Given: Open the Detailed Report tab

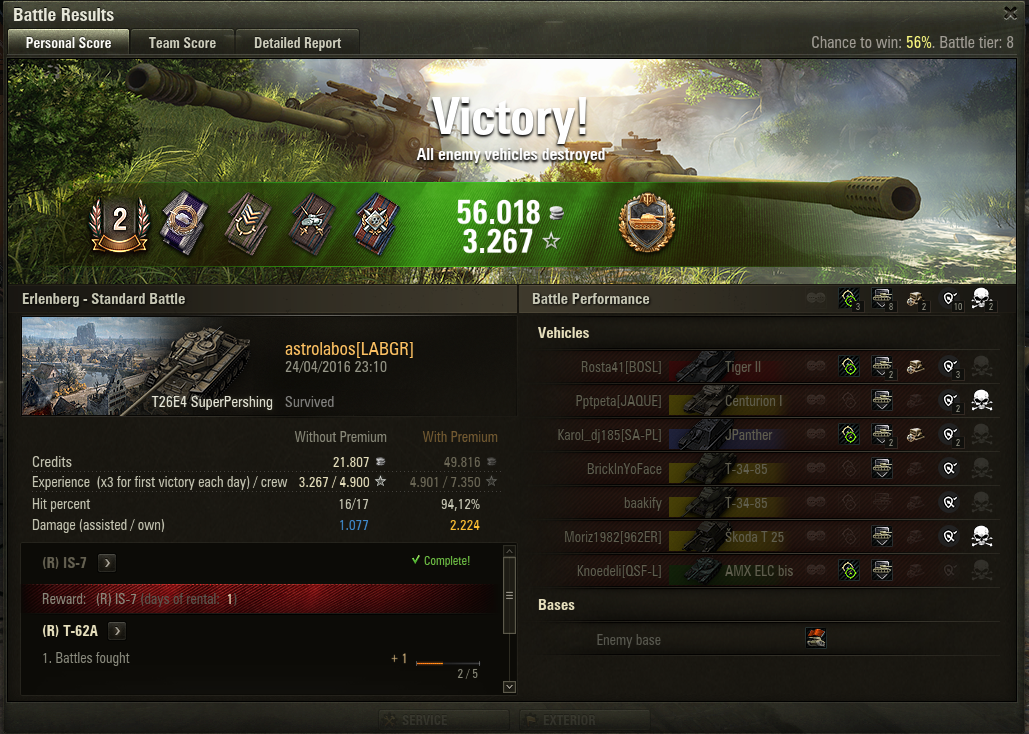Looking at the screenshot, I should [x=297, y=43].
